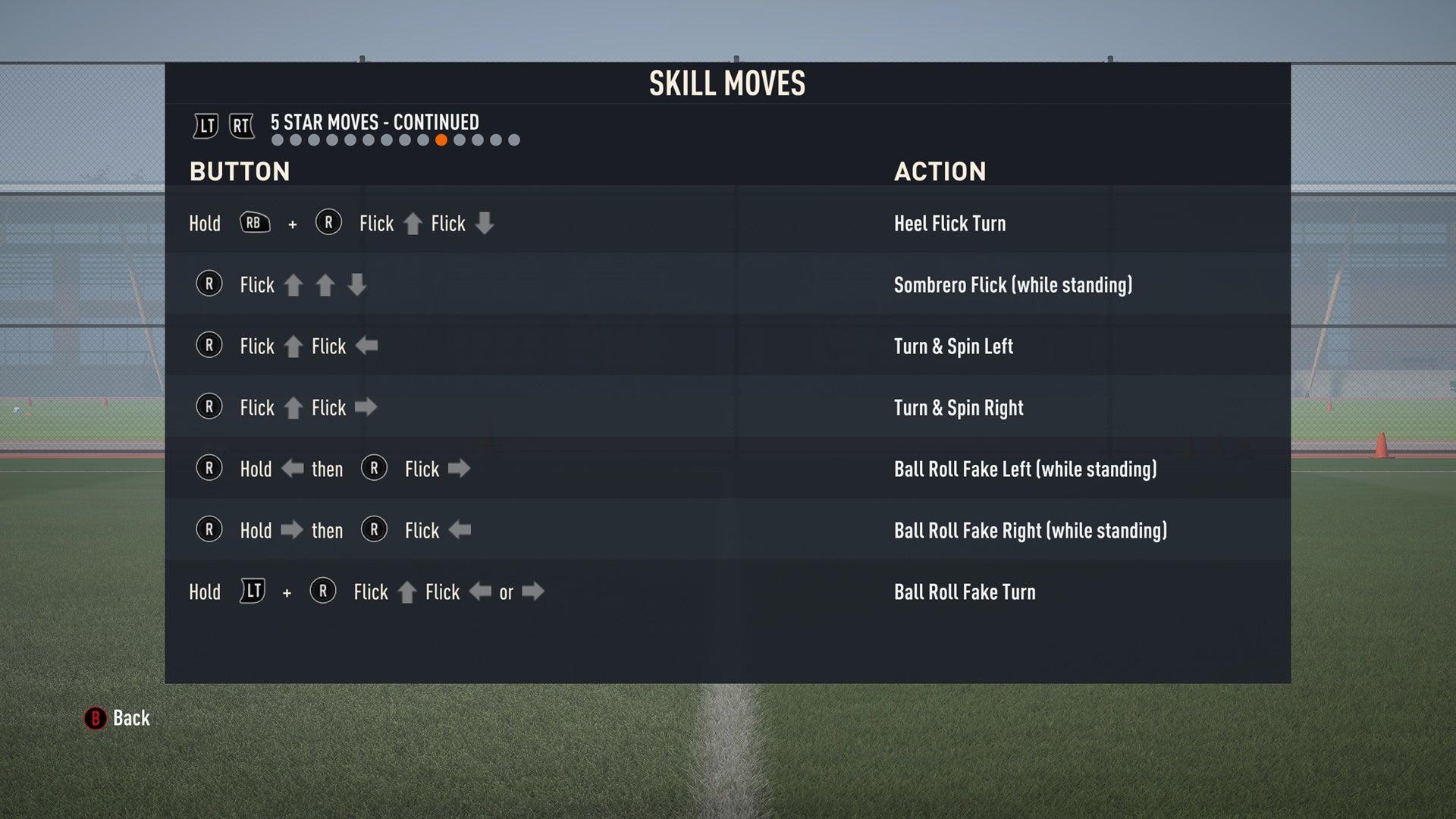
Task: Click the 5 STAR MOVES - CONTINUED heading
Action: (x=374, y=122)
